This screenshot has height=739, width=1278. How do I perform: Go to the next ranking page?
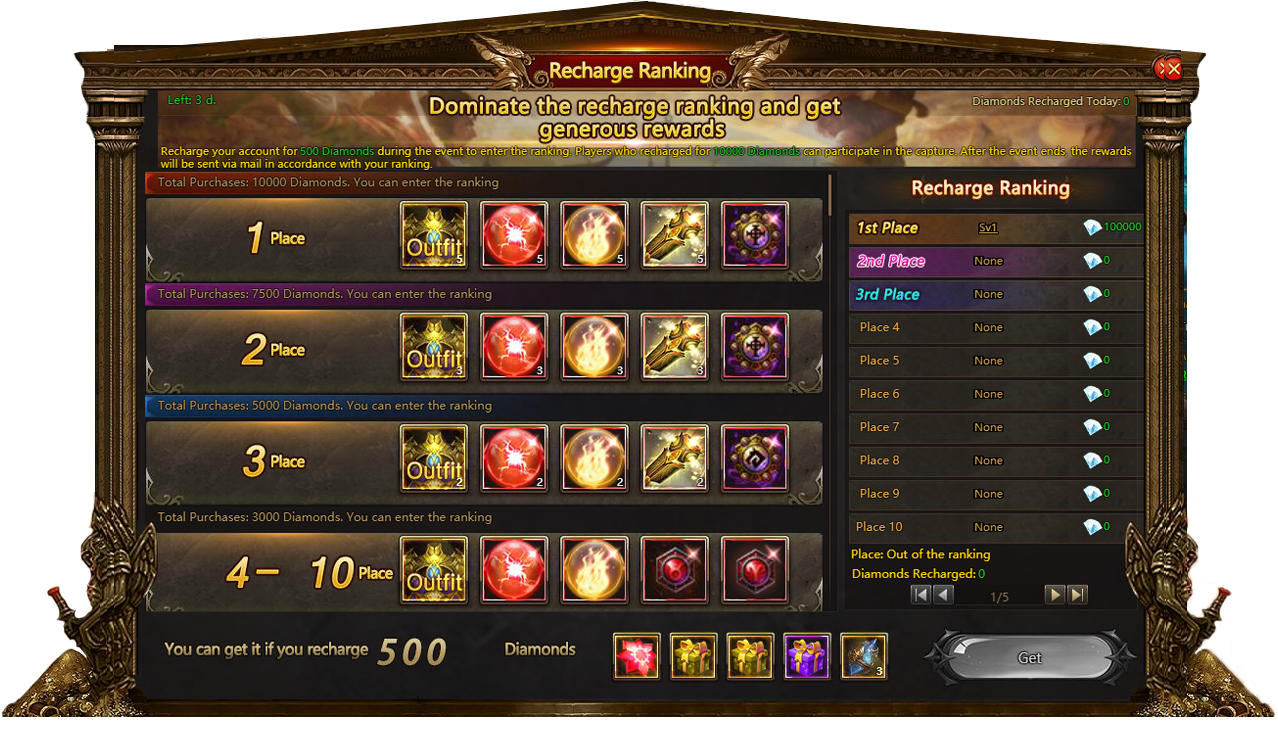pos(1054,595)
